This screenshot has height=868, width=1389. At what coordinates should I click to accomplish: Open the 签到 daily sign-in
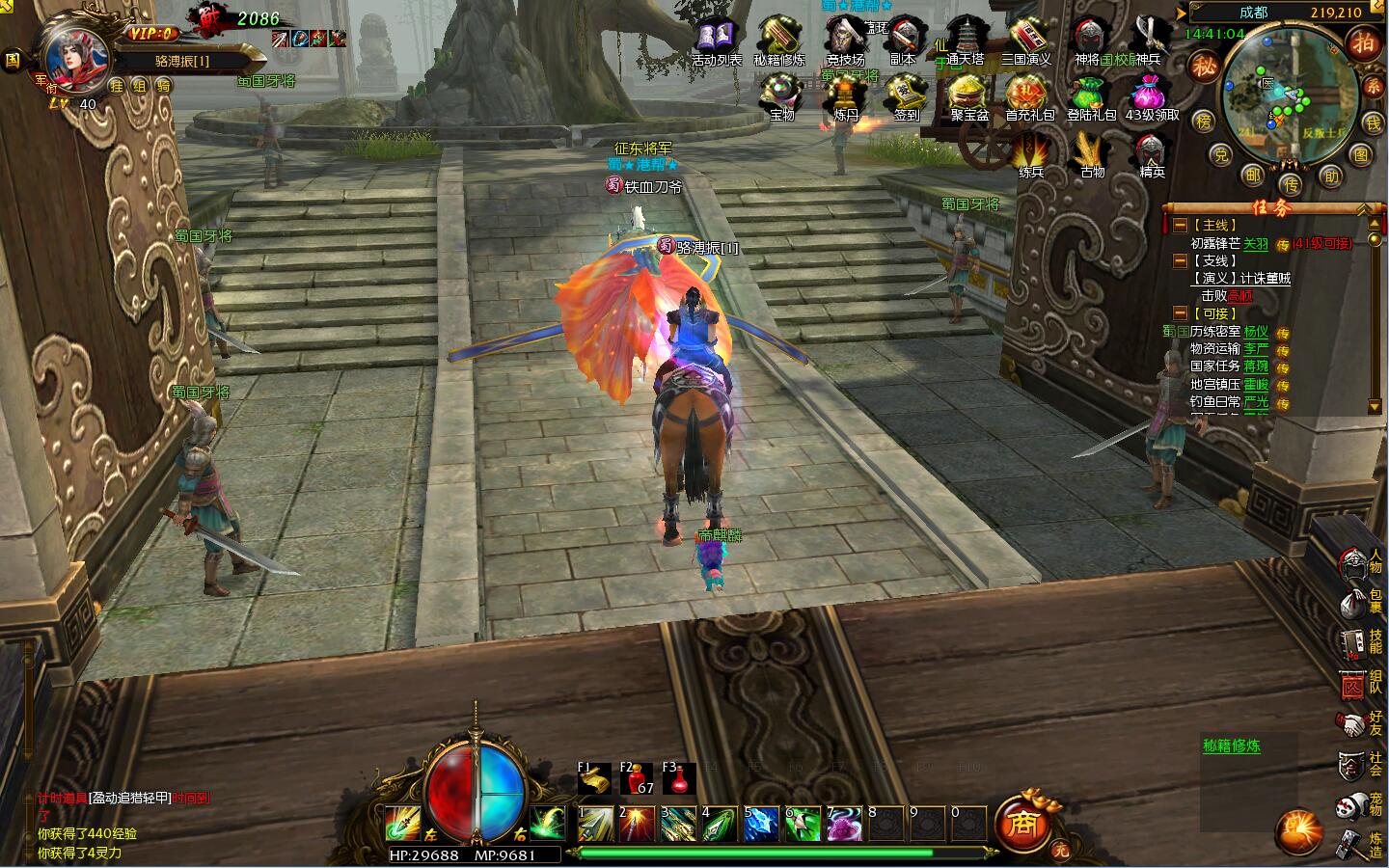[x=906, y=96]
